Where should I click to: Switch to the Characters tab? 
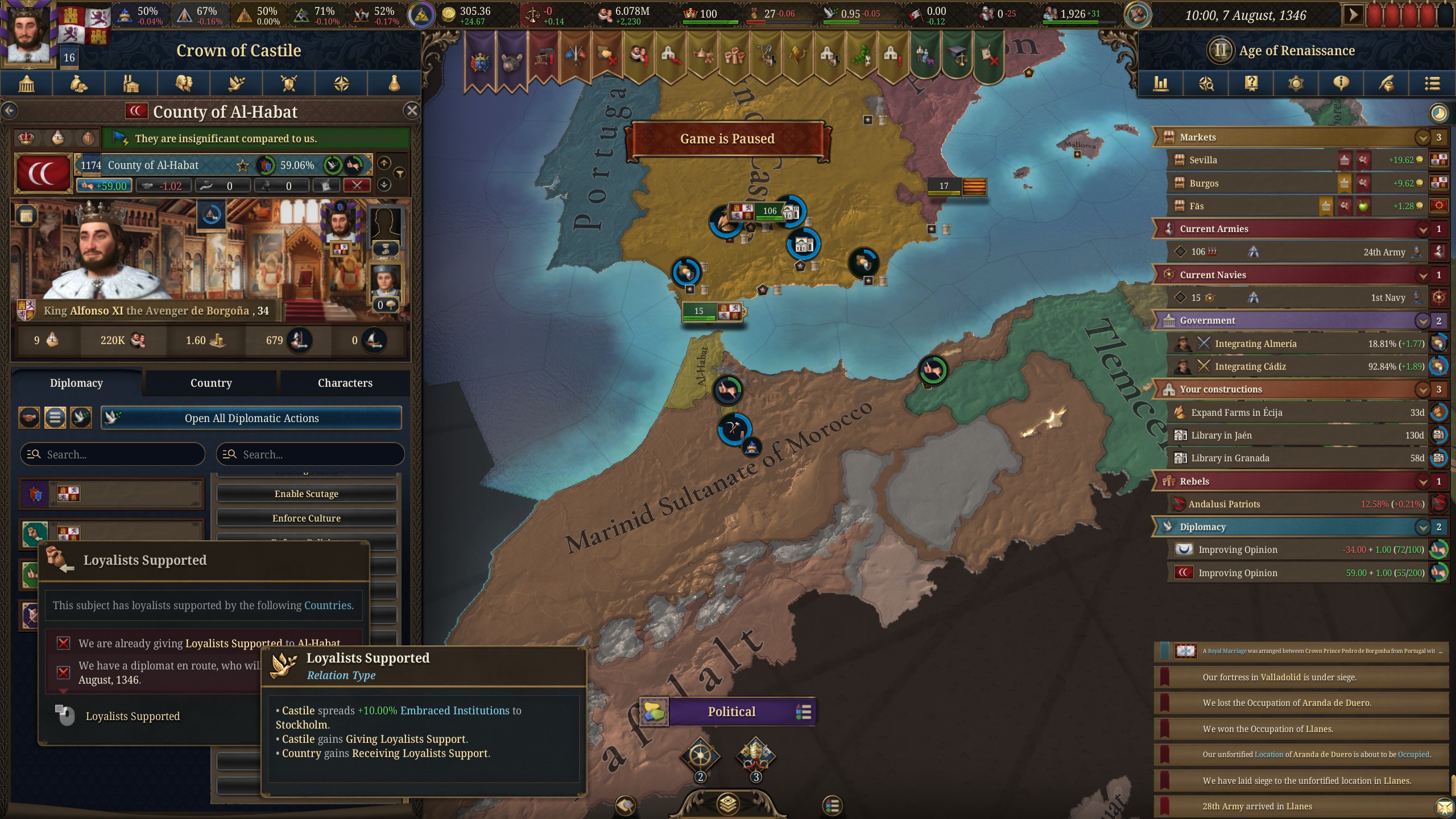click(344, 383)
